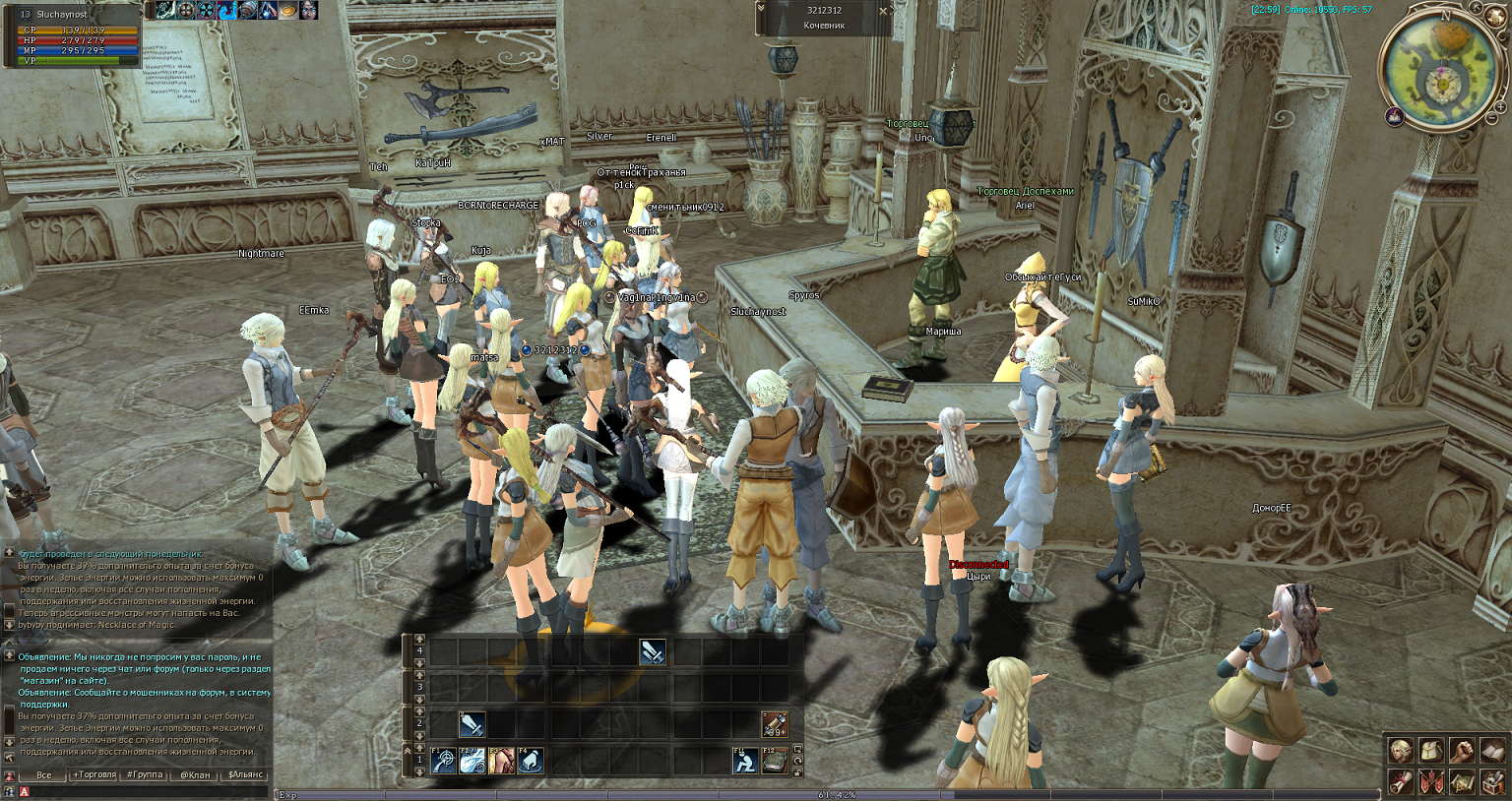Open the quest scroll icon
Viewport: 1512px width, 801px height.
point(1400,782)
